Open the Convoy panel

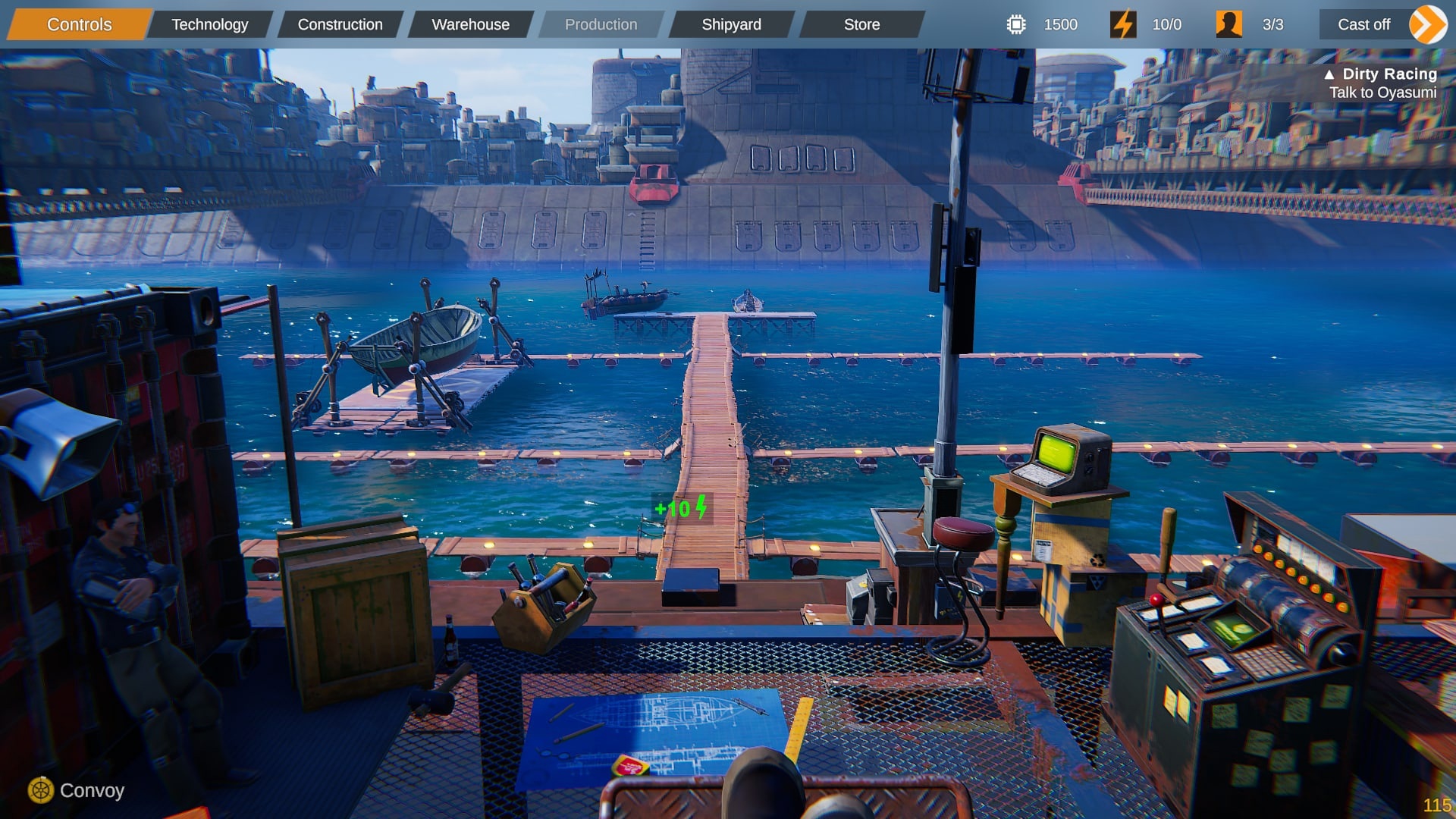77,790
